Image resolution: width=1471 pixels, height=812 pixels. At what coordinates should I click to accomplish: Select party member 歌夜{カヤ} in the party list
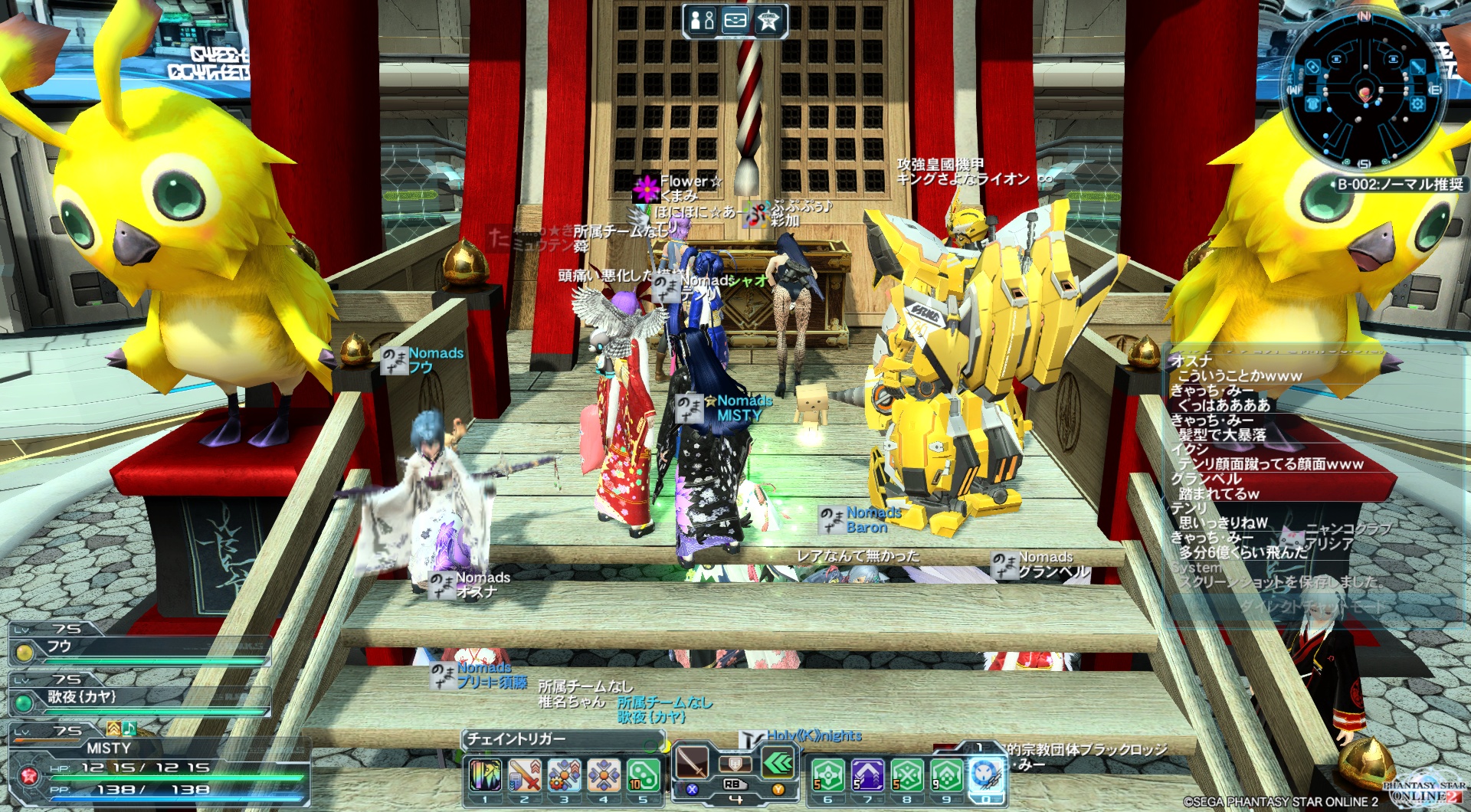138,697
